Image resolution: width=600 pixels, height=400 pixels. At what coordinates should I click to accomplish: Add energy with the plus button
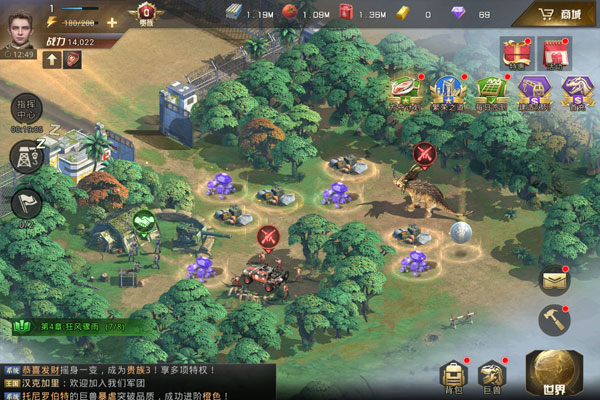point(111,22)
